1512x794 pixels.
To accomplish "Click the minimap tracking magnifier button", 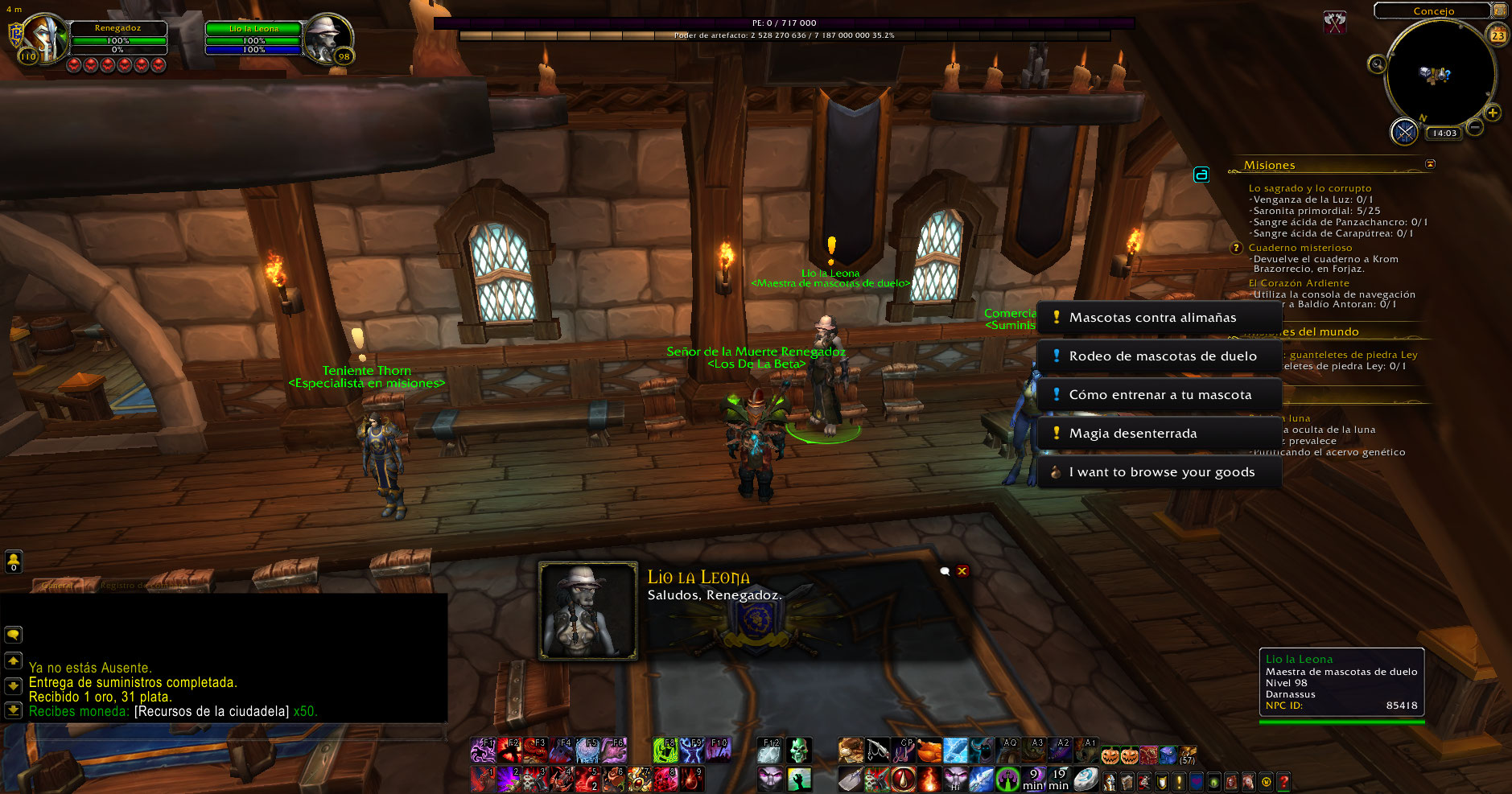I will 1377,64.
